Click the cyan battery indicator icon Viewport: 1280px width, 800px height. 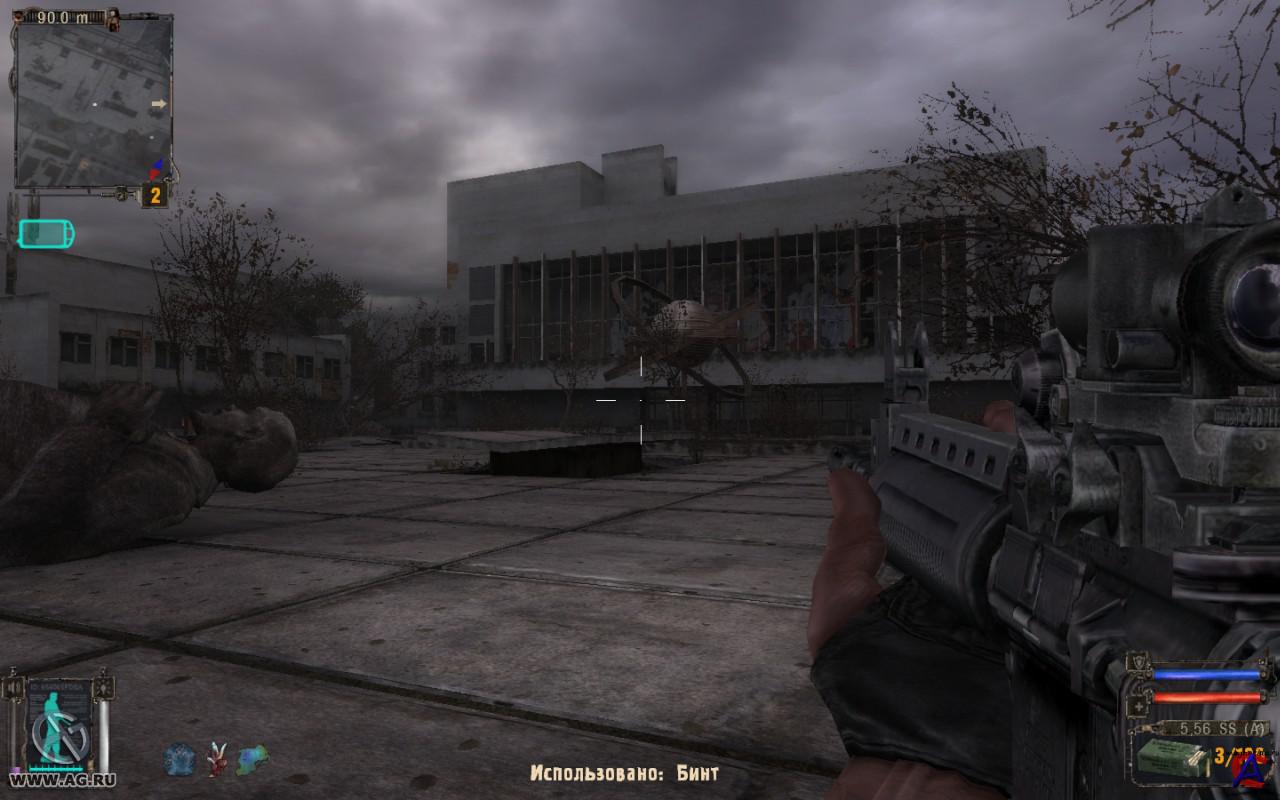click(x=47, y=234)
